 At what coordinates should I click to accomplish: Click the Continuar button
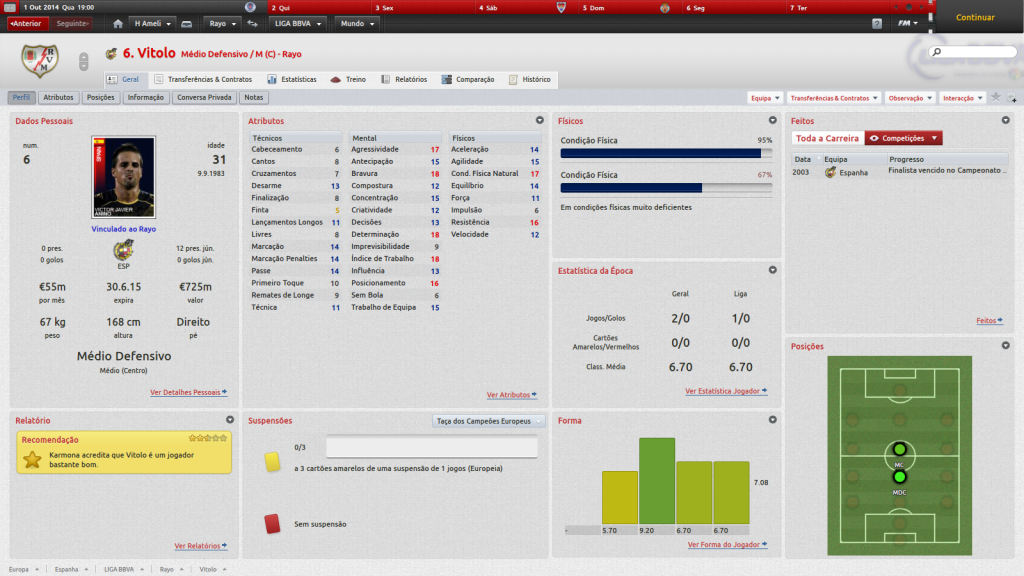click(x=975, y=17)
